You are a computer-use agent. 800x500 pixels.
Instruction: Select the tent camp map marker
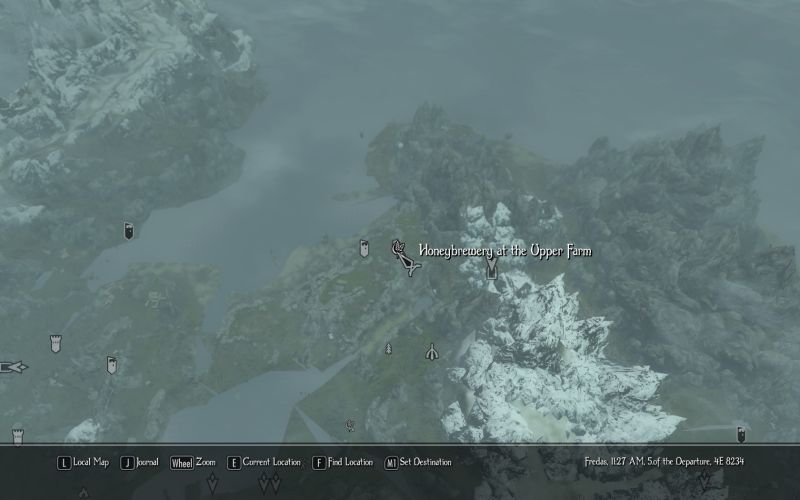click(x=432, y=351)
